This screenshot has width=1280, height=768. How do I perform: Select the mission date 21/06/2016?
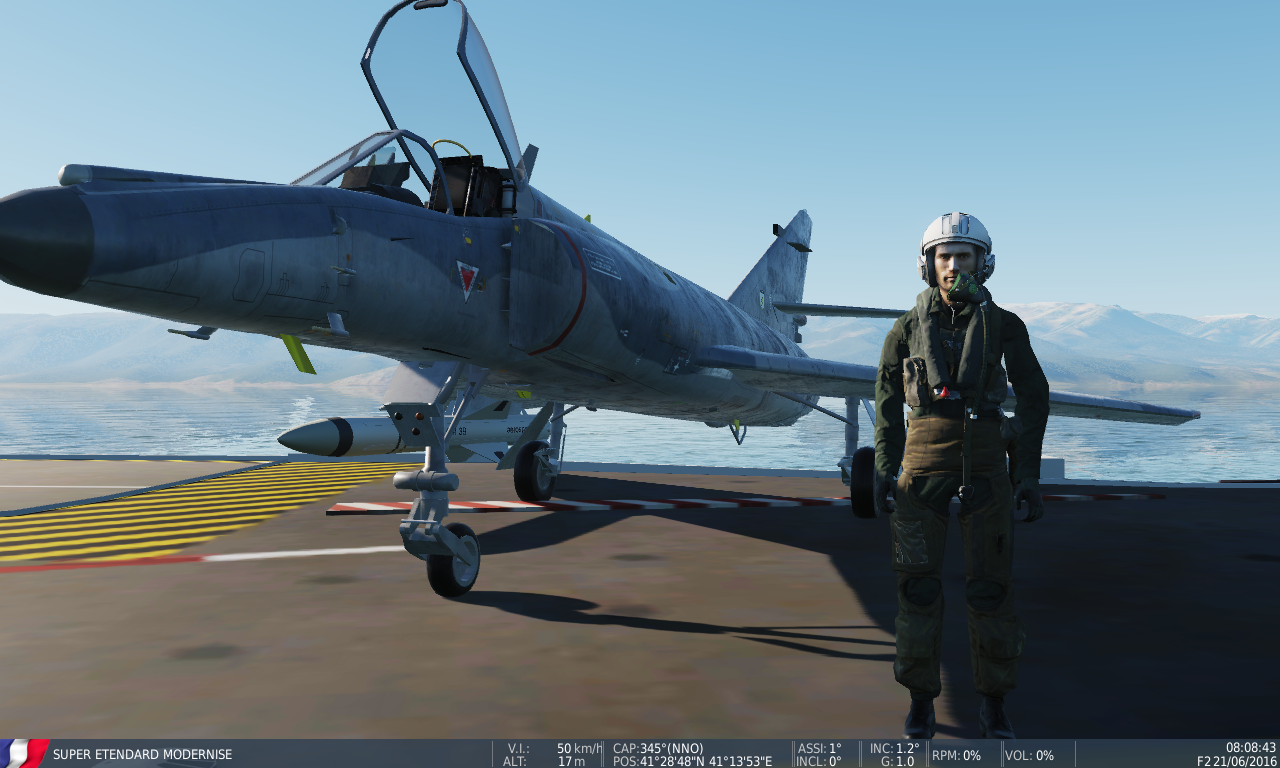[x=1243, y=760]
